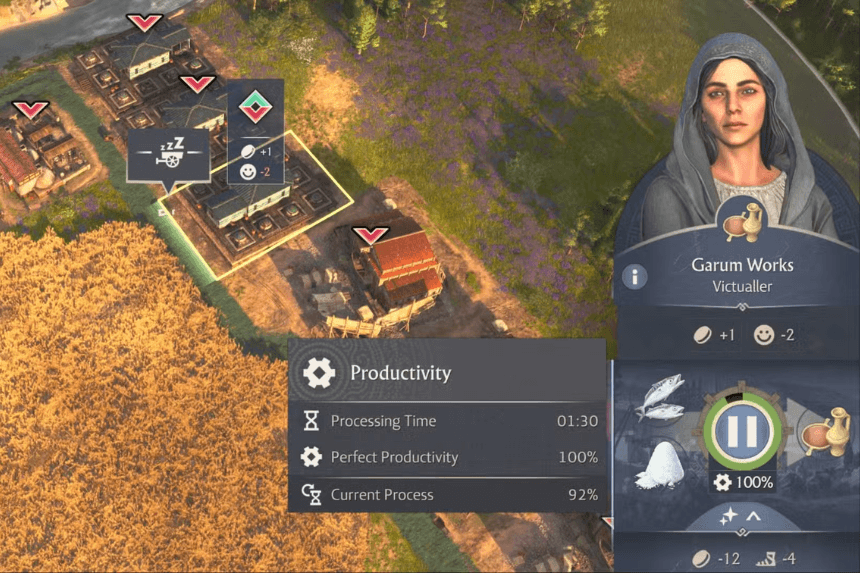
Task: Click the Garum Works building emblem
Action: [x=742, y=223]
